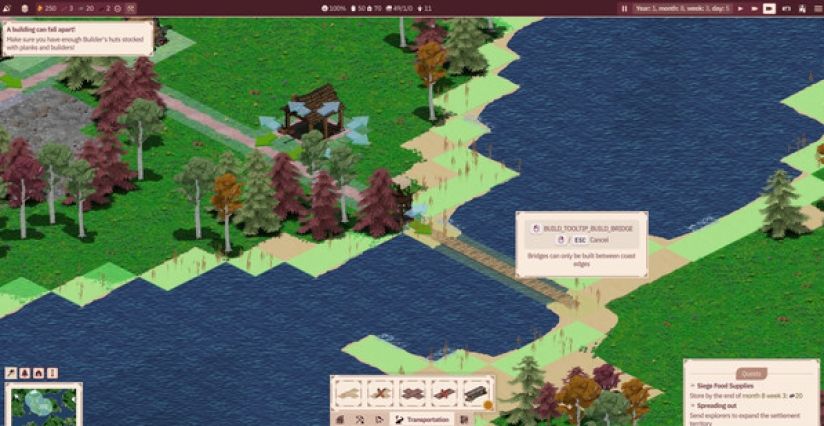Select the dirt path build option
This screenshot has height=426, width=824.
[x=349, y=392]
